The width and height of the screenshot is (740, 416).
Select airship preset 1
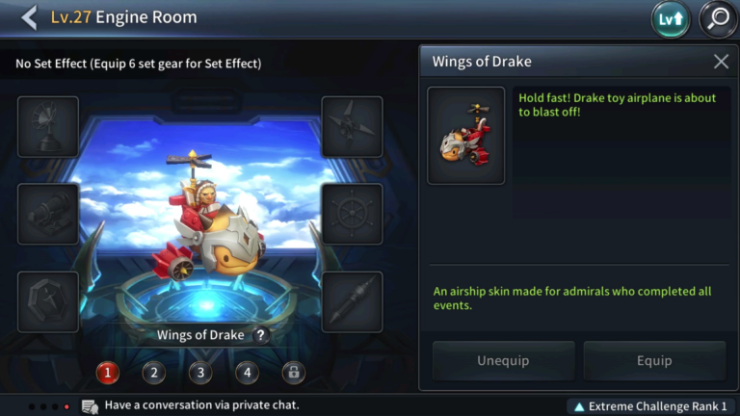pyautogui.click(x=107, y=373)
